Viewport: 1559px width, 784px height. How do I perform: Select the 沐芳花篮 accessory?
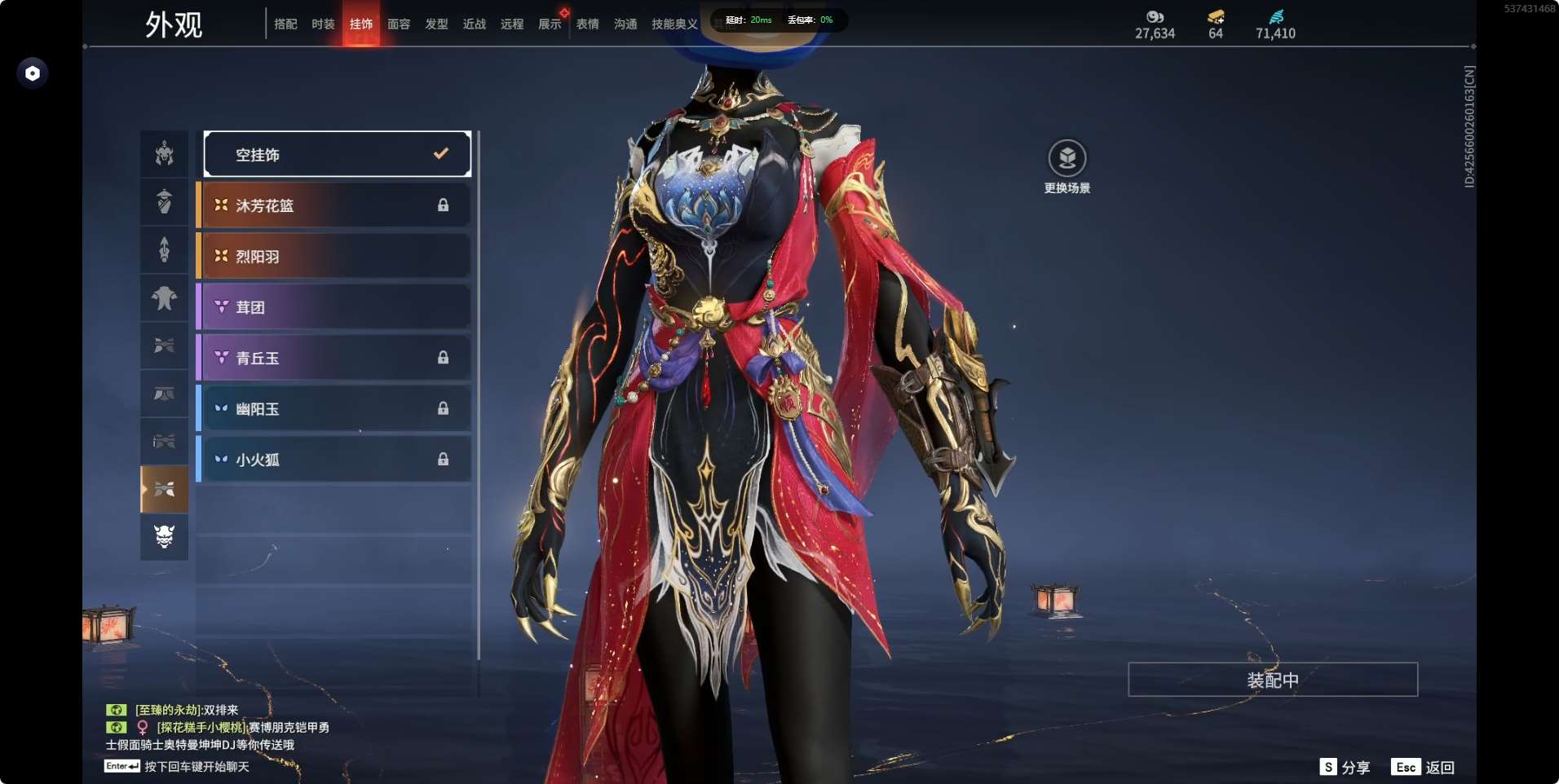(334, 205)
